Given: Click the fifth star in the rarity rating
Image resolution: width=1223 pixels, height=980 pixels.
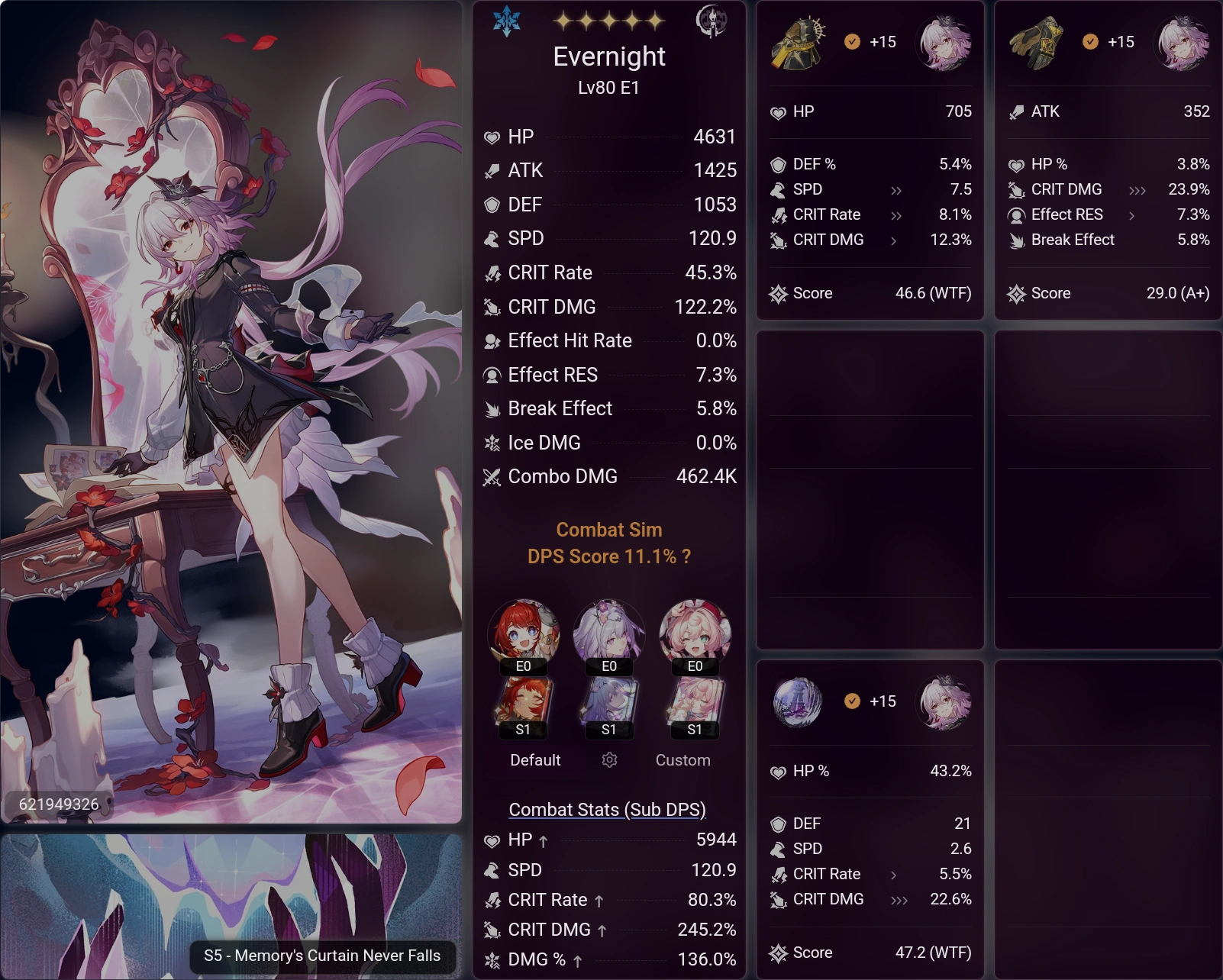Looking at the screenshot, I should [x=653, y=21].
